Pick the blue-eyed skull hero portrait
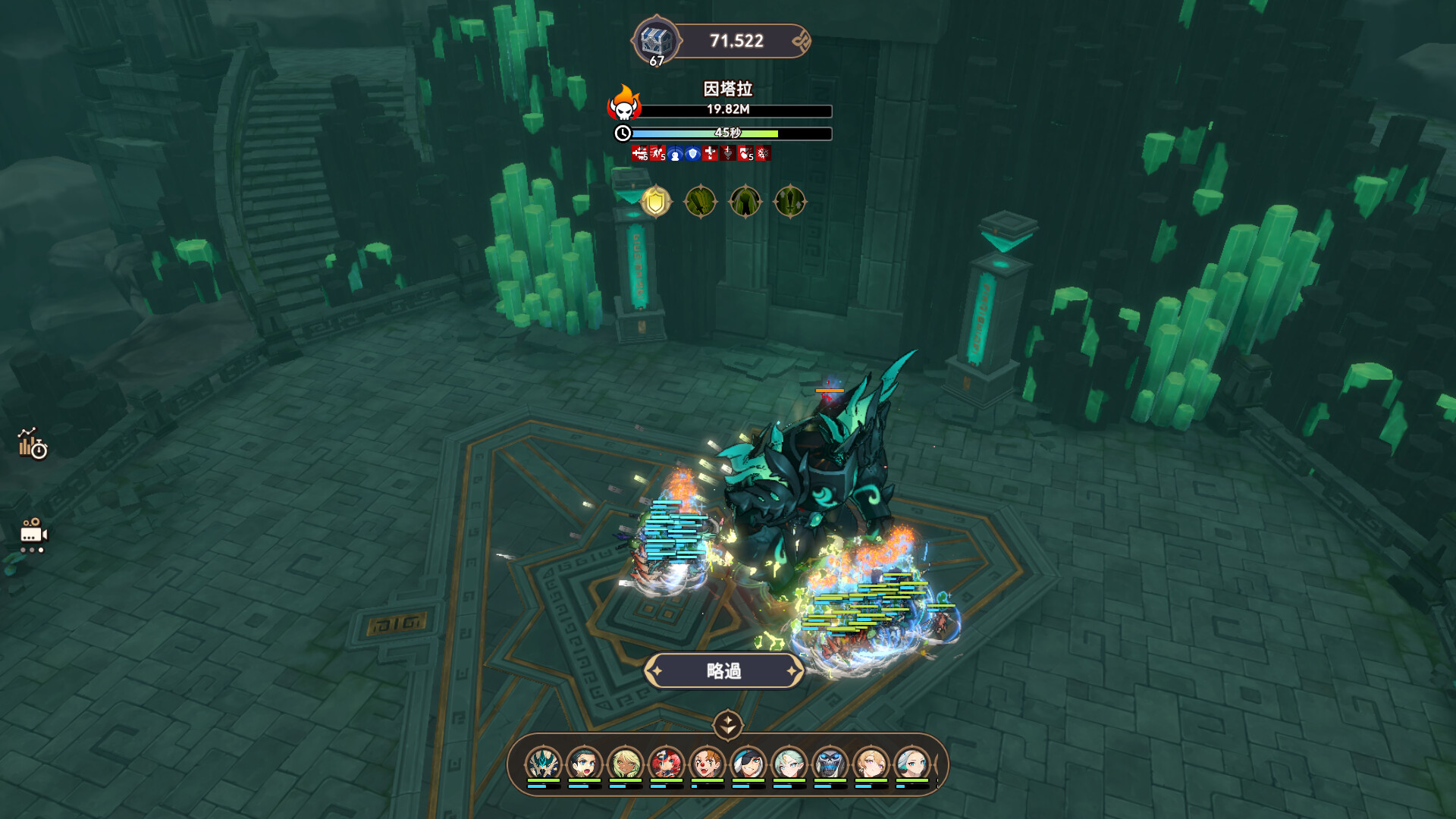The image size is (1456, 819). click(x=830, y=763)
